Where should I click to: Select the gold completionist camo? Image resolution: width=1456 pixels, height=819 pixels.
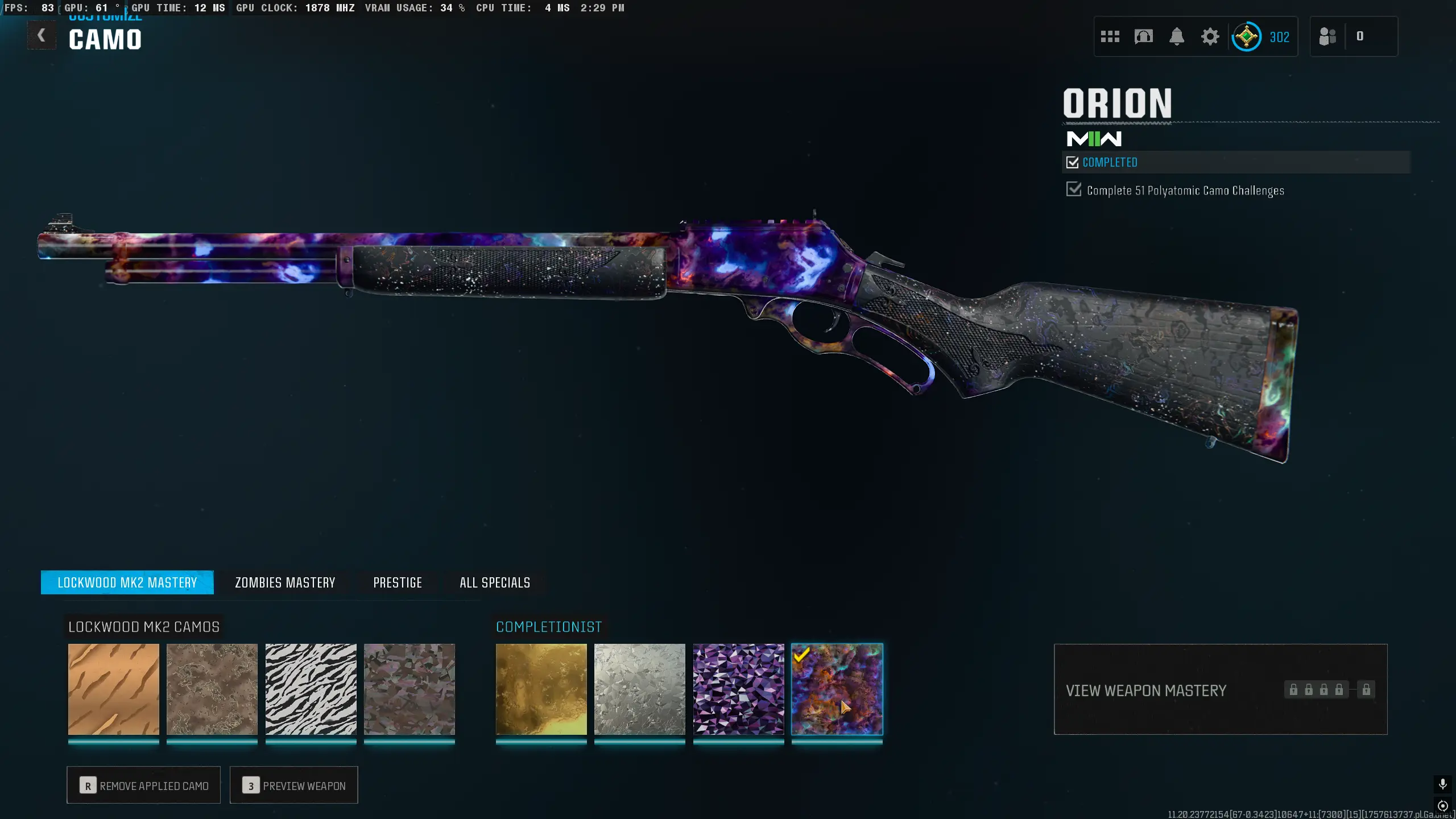tap(541, 689)
